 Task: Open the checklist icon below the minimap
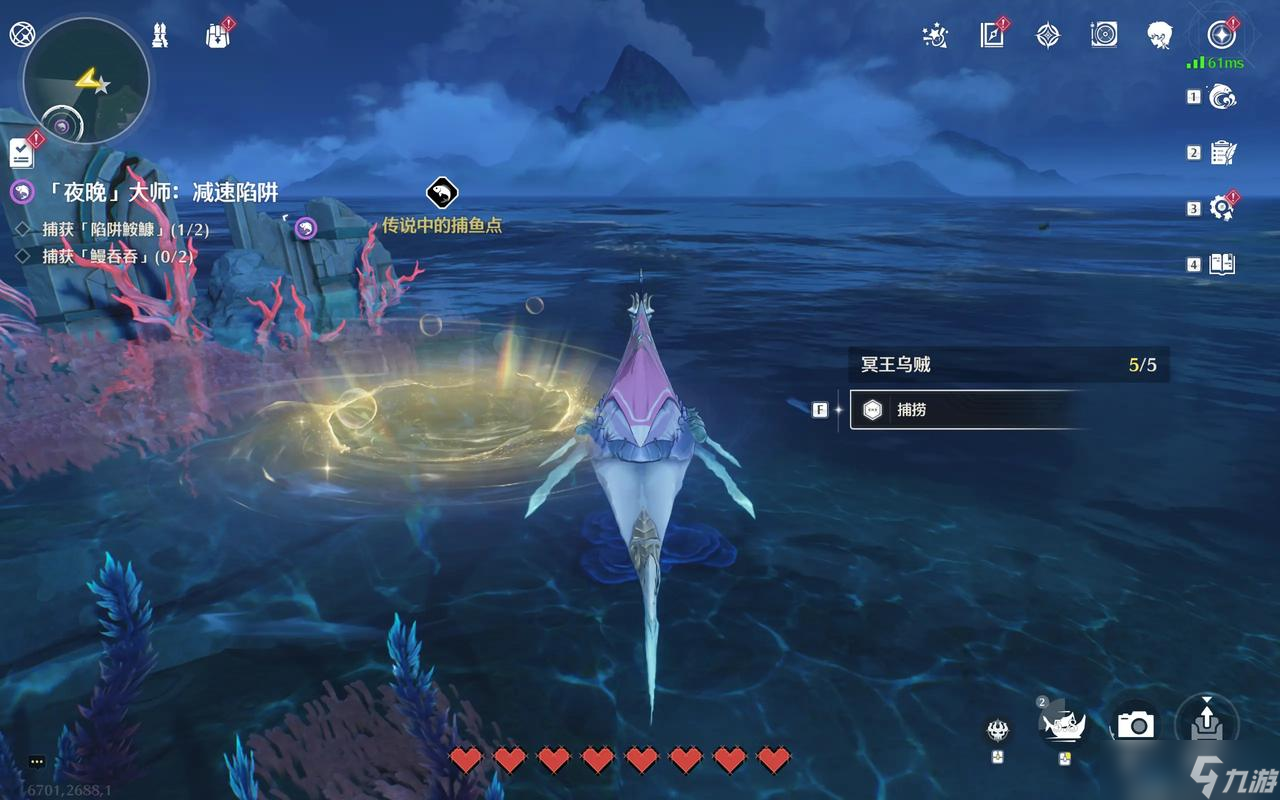click(x=22, y=152)
